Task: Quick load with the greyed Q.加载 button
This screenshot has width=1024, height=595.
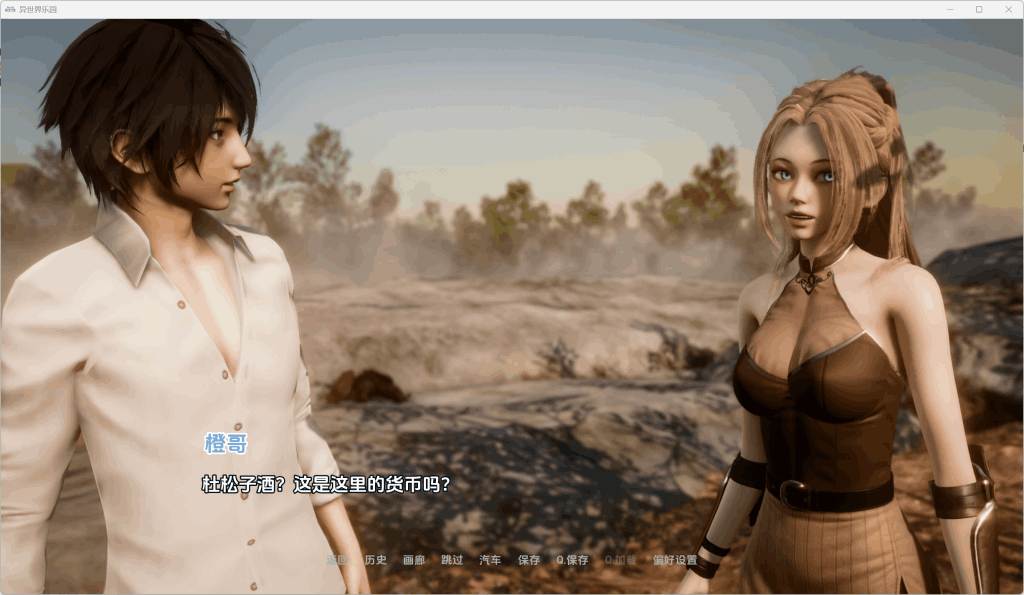Action: tap(620, 560)
